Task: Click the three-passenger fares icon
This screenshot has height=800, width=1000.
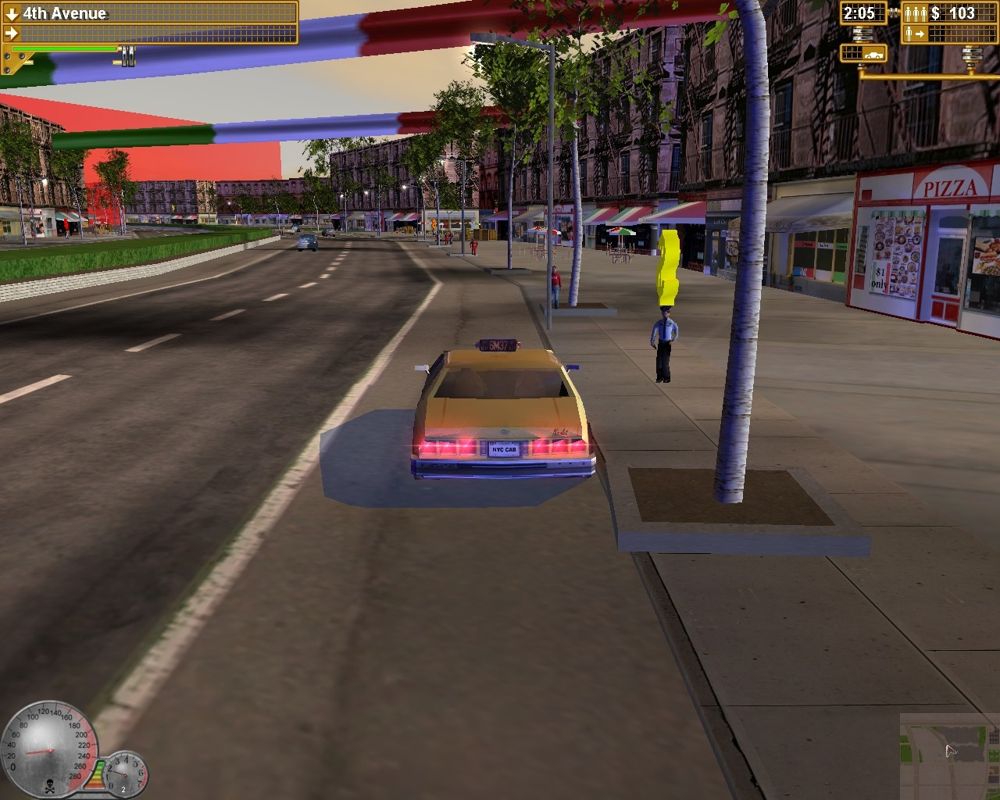Action: coord(915,14)
